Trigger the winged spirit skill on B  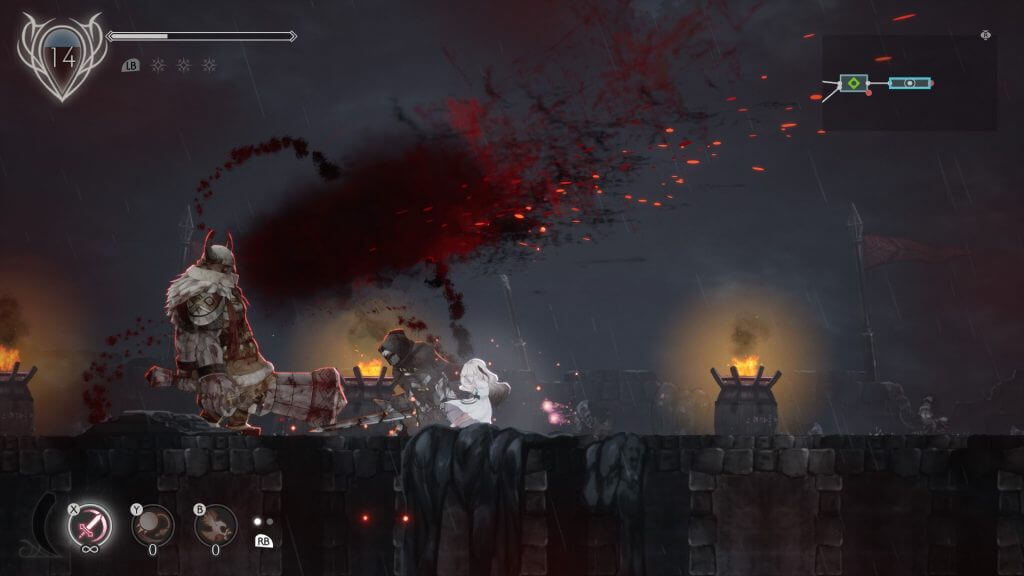point(215,525)
